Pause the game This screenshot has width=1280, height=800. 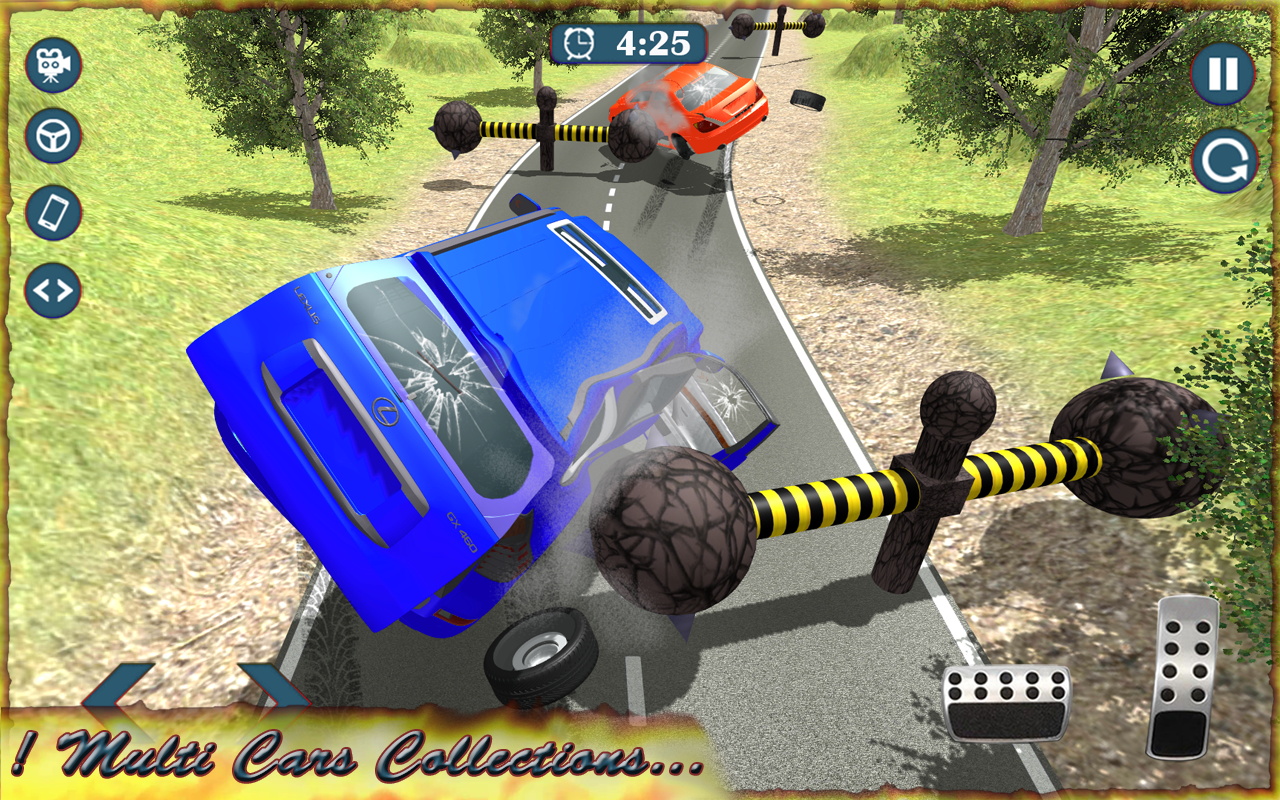pyautogui.click(x=1222, y=74)
